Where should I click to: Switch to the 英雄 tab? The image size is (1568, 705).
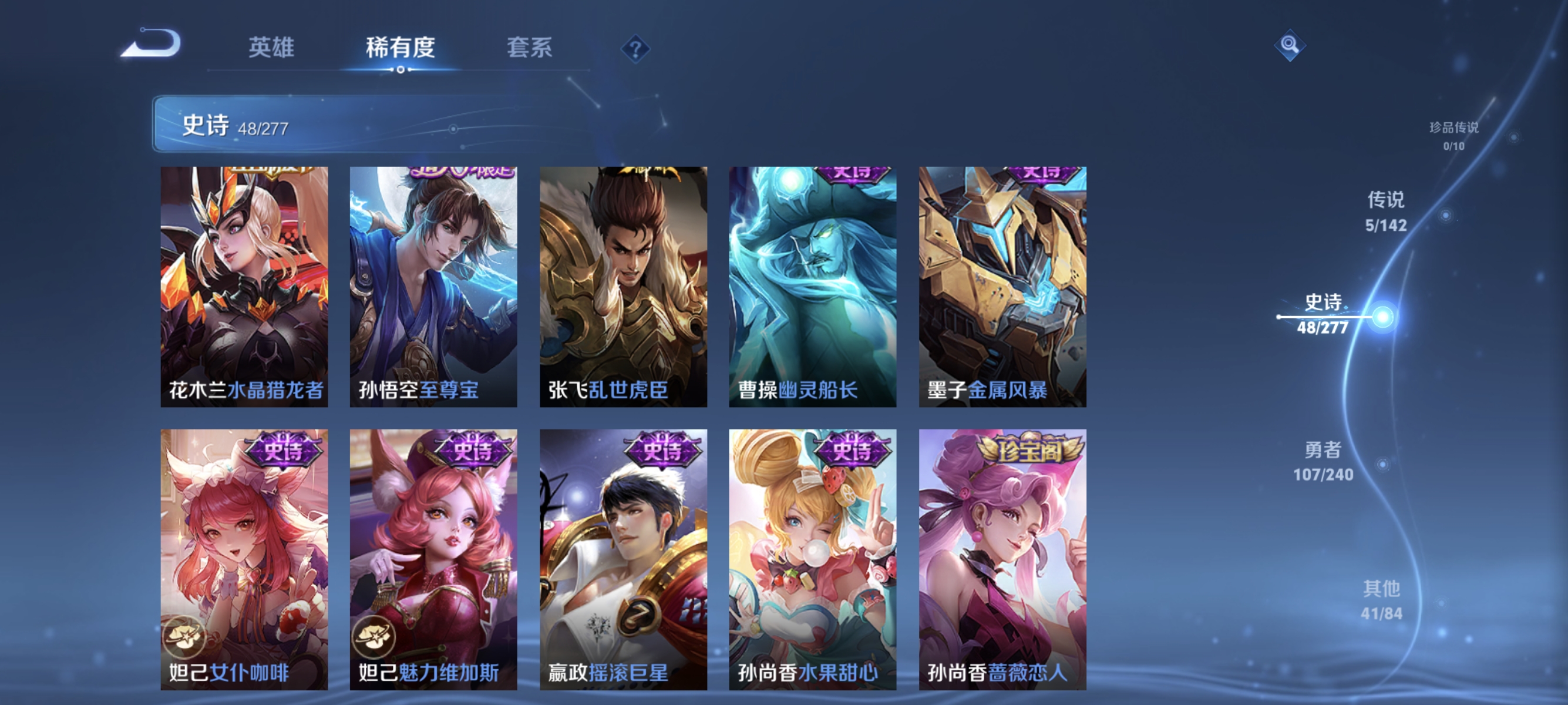pyautogui.click(x=272, y=49)
